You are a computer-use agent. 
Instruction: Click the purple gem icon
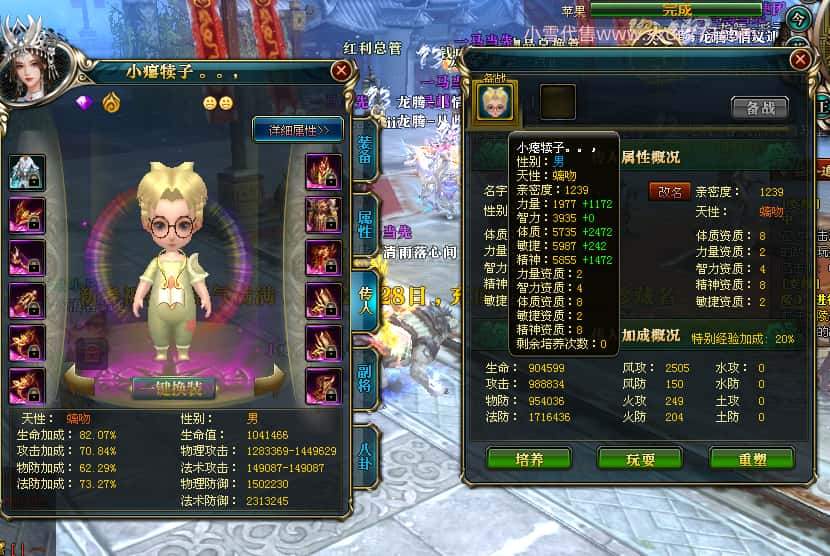tap(84, 102)
